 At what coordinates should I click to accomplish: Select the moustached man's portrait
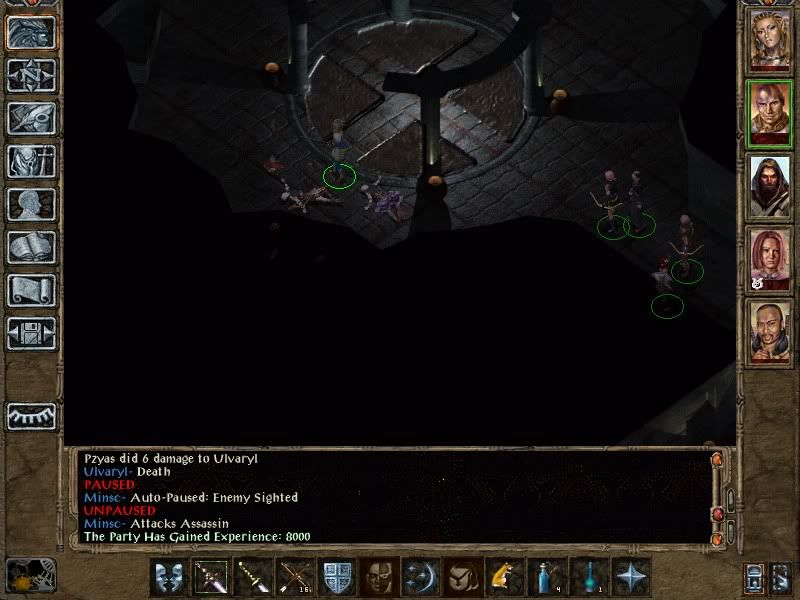pos(770,332)
